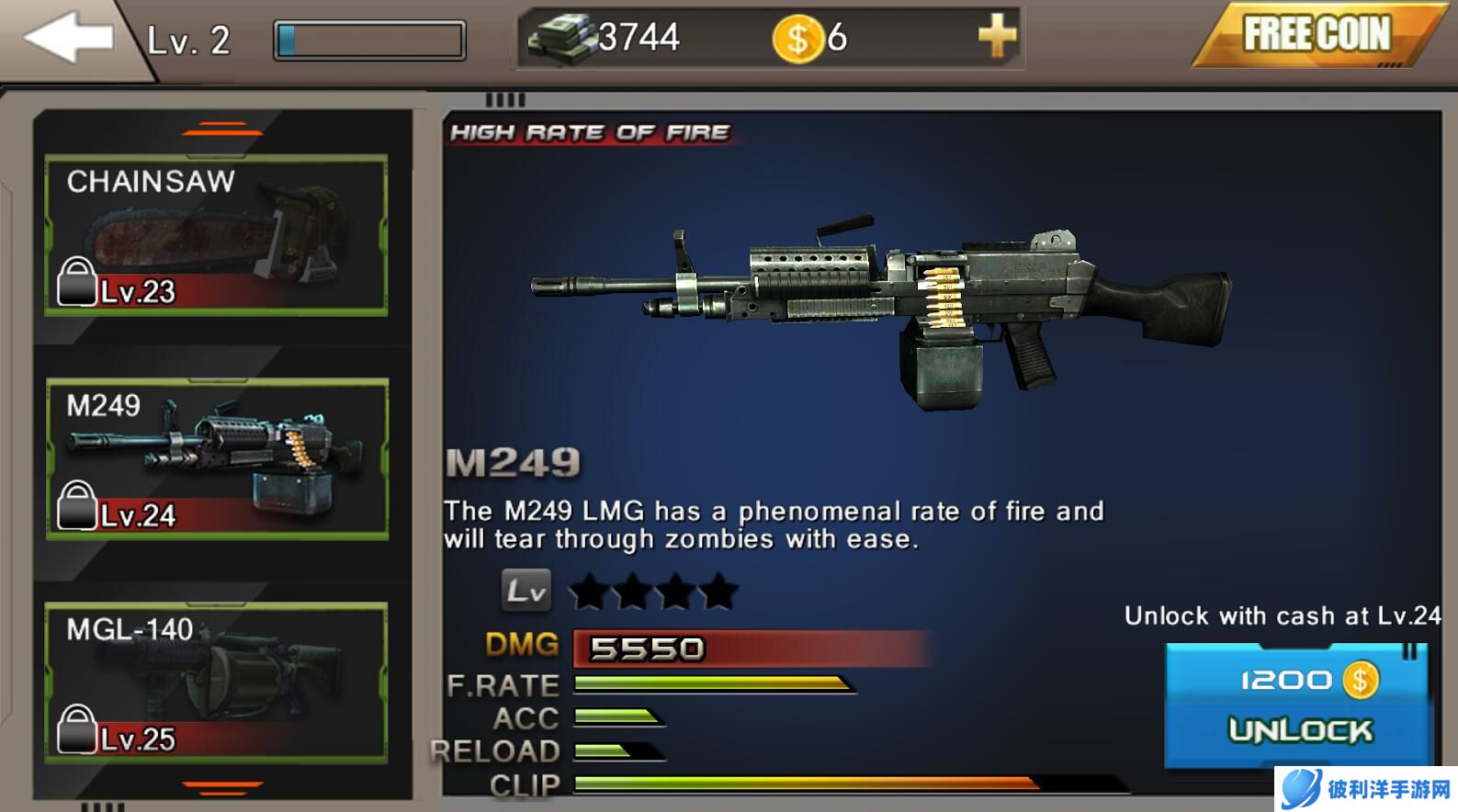Open the FREE COIN offer
Image resolution: width=1458 pixels, height=812 pixels.
click(1315, 35)
